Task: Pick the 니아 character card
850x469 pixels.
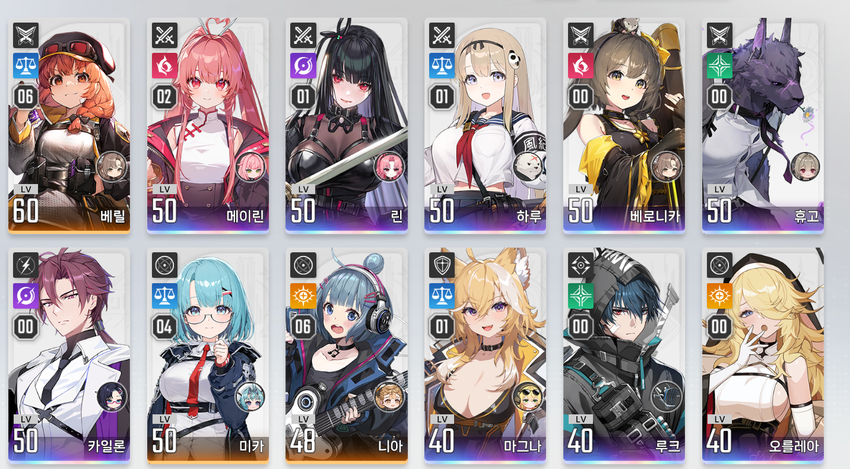Action: [346, 355]
